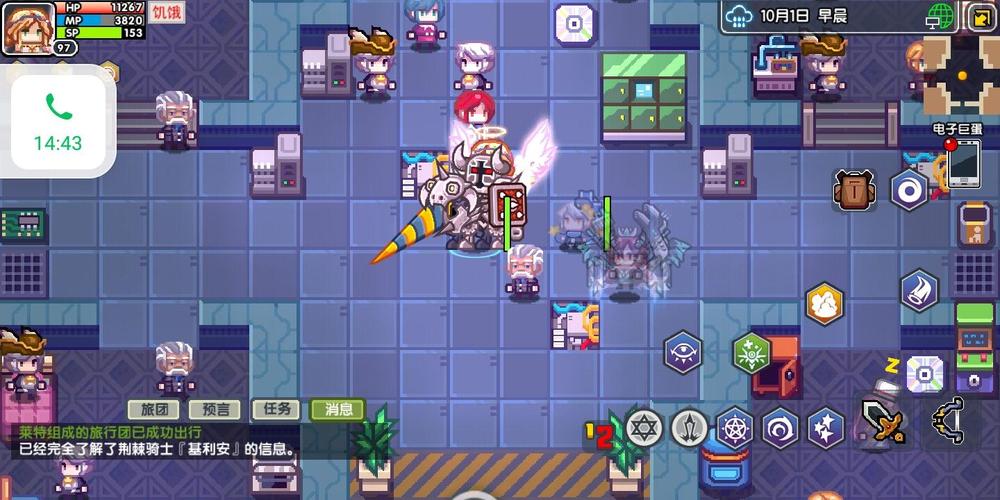Trigger the pentagram circle skill
The width and height of the screenshot is (1000, 500).
(734, 427)
